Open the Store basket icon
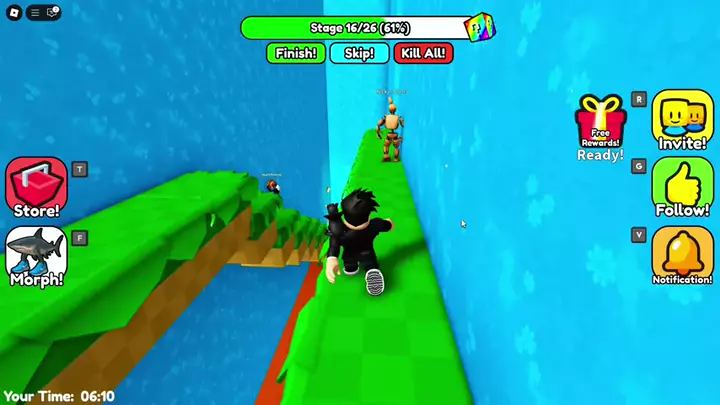The height and width of the screenshot is (405, 720). click(36, 187)
